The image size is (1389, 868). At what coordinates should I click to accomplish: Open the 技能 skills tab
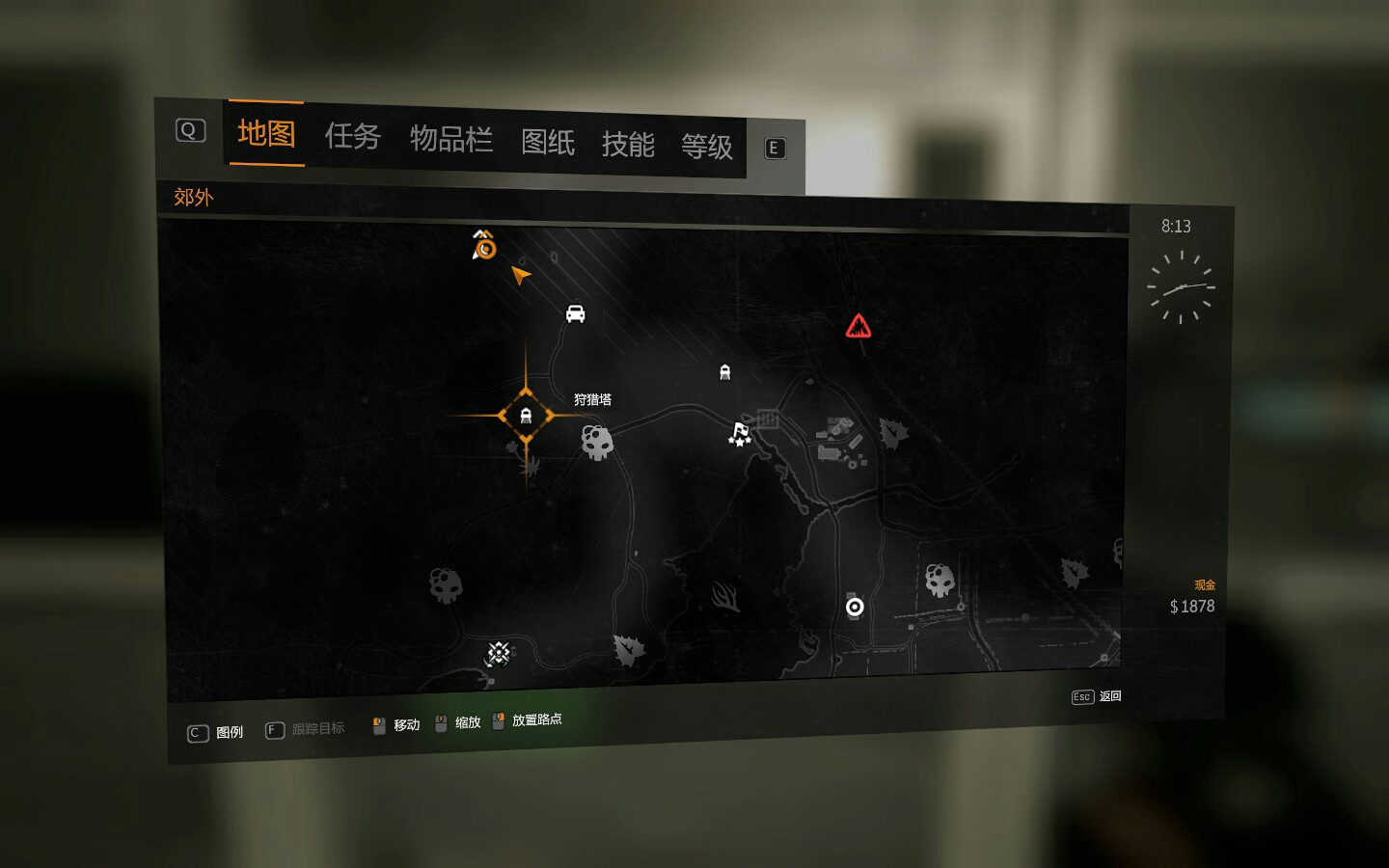click(x=627, y=145)
